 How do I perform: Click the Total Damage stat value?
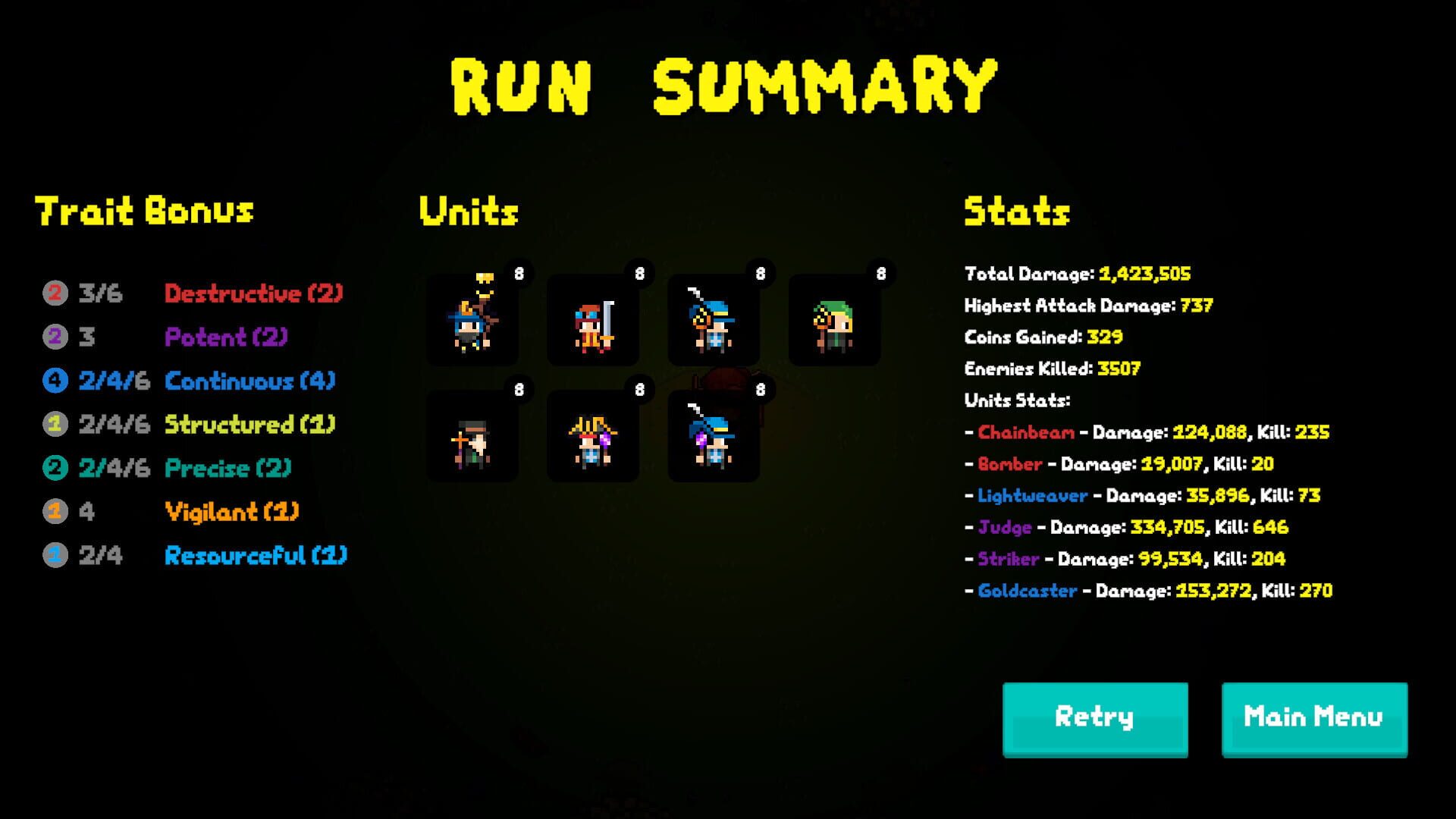pos(1145,274)
